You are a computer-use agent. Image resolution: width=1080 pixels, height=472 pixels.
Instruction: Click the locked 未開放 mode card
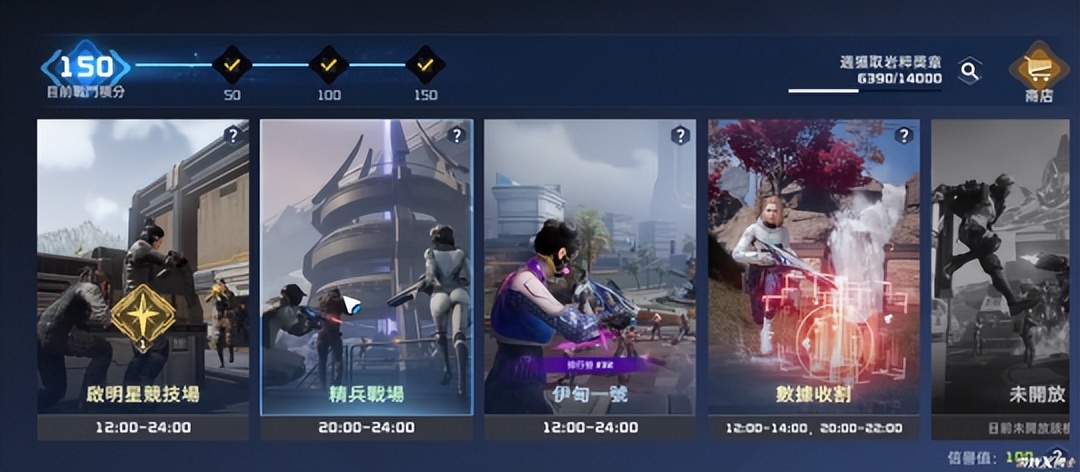click(x=1004, y=268)
